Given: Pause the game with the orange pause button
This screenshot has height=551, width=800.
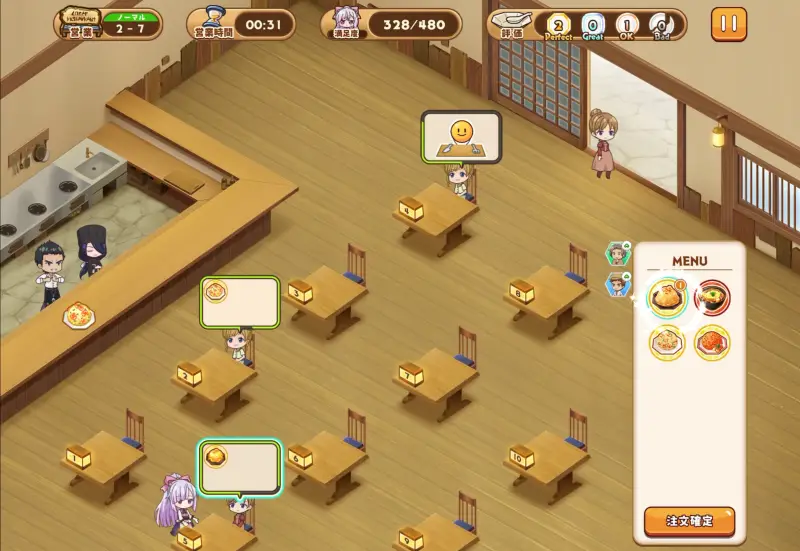Looking at the screenshot, I should 728,24.
